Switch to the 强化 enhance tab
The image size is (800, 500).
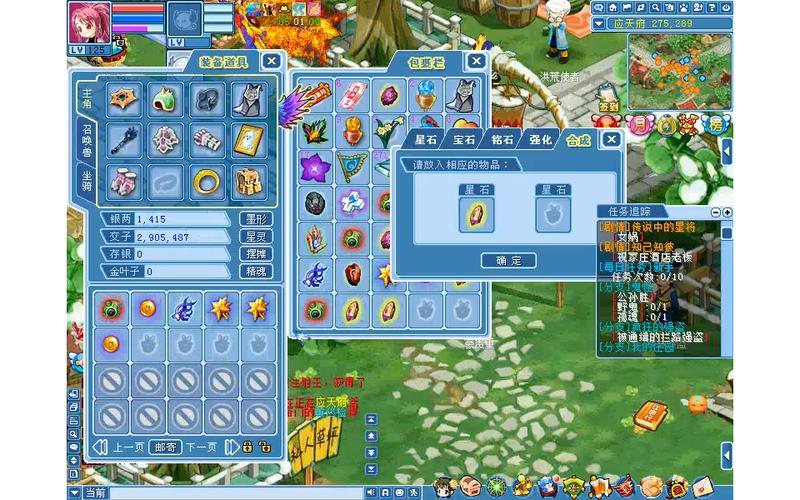click(541, 140)
